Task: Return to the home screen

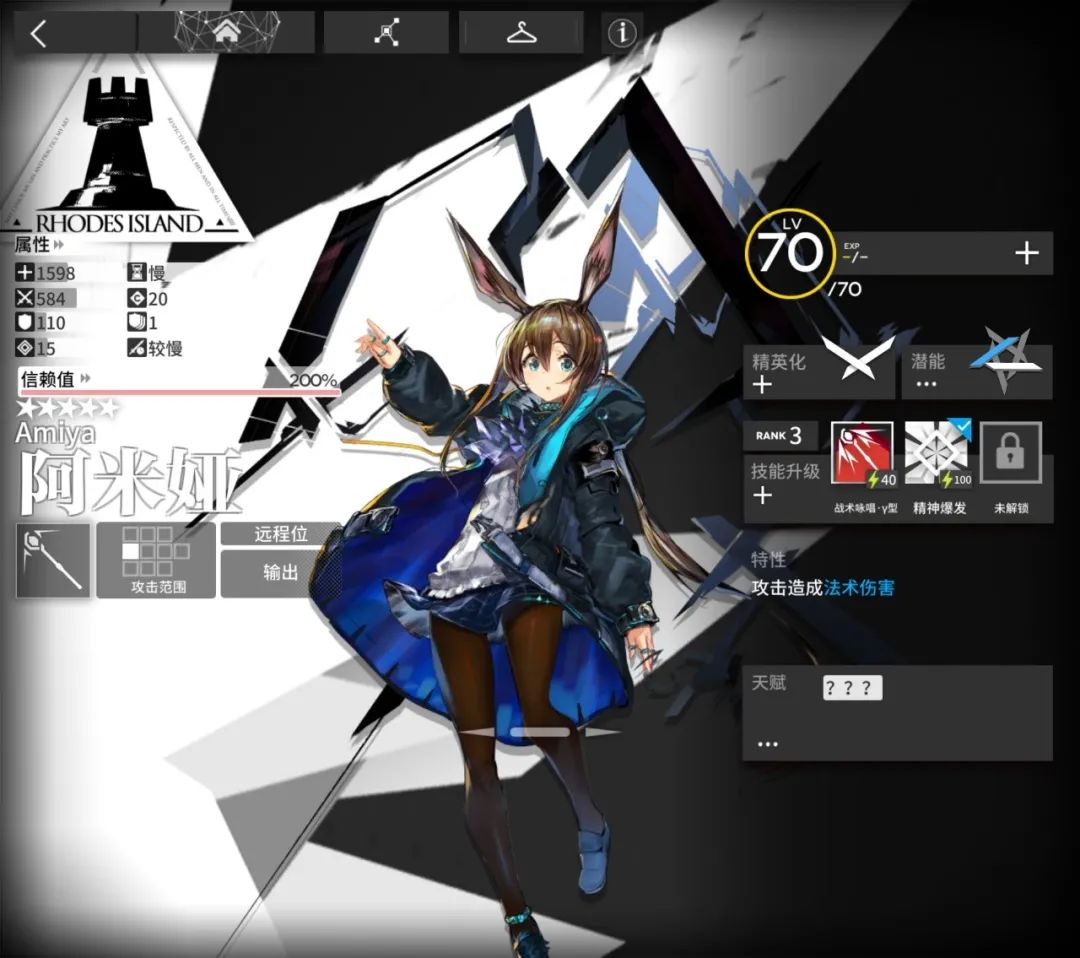Action: tap(228, 33)
